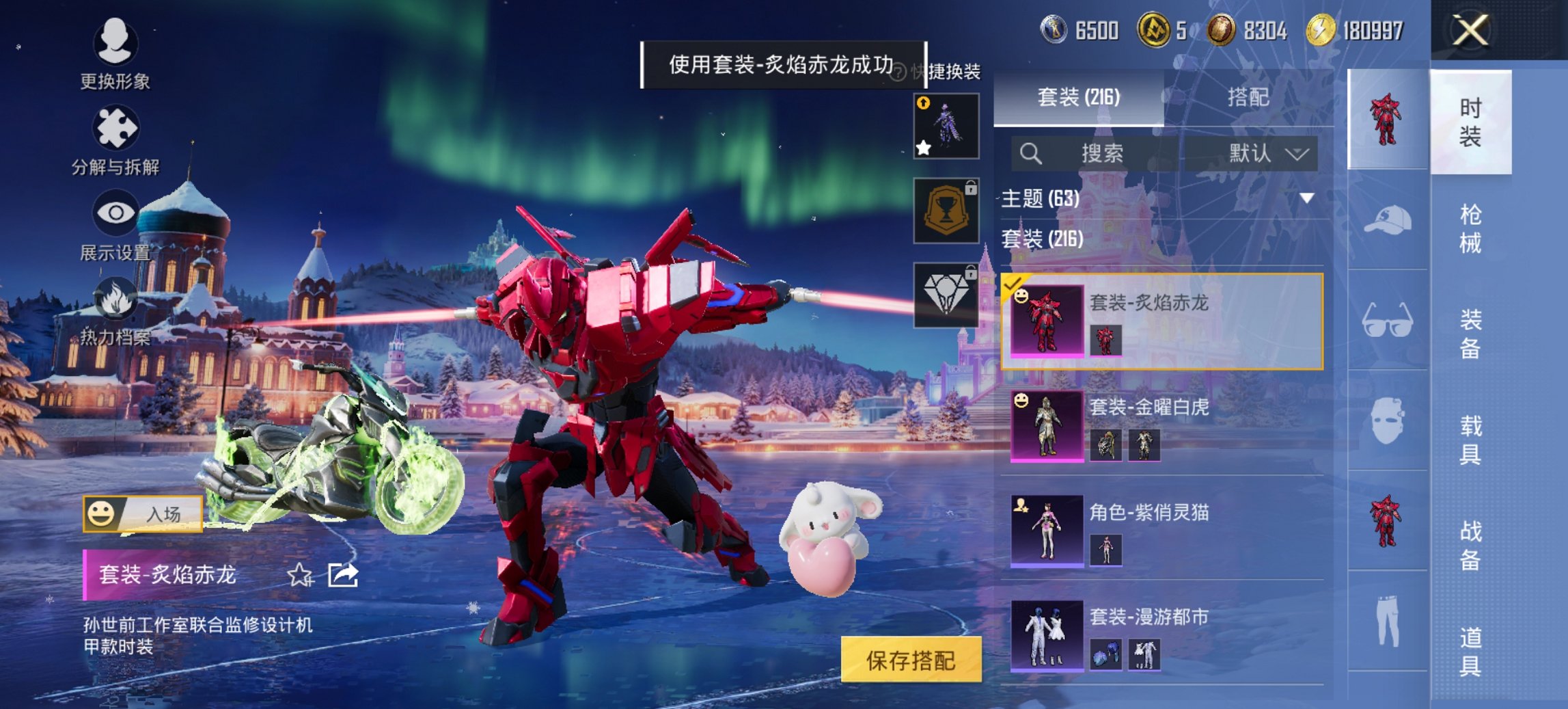Viewport: 1568px width, 709px height.
Task: Click the 搜索 search input field
Action: tap(1107, 154)
